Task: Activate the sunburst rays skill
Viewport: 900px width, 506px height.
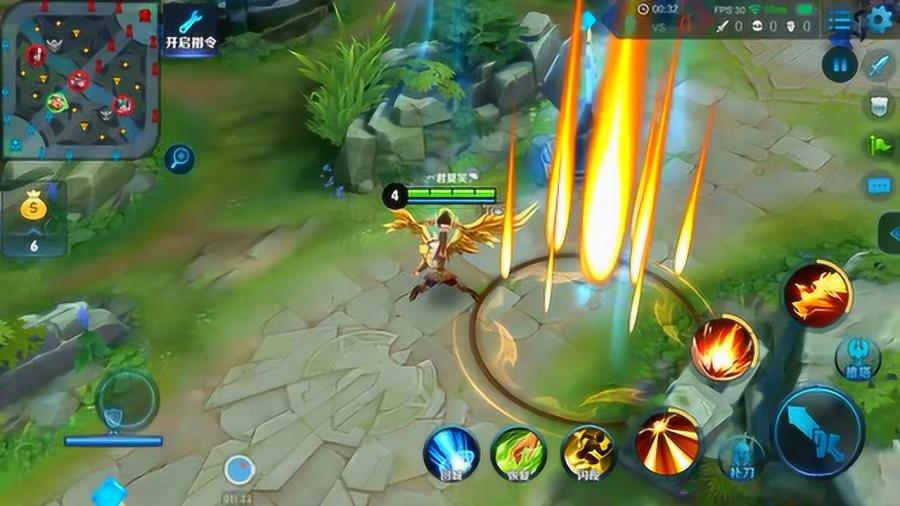Action: tap(668, 441)
